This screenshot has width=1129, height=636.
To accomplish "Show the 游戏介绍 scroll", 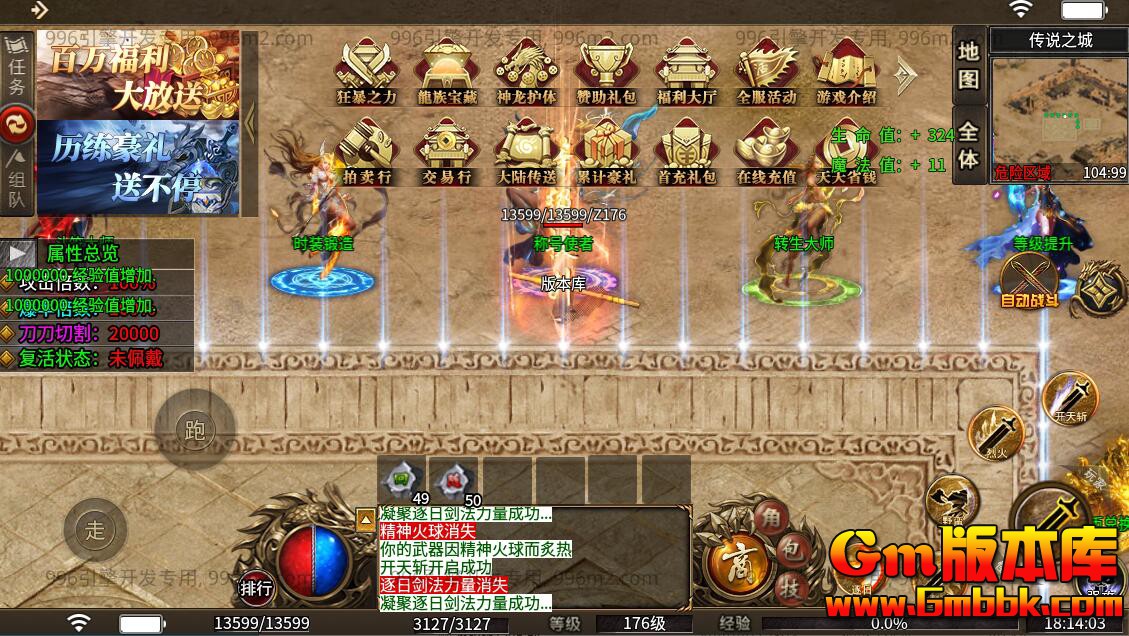I will (846, 70).
